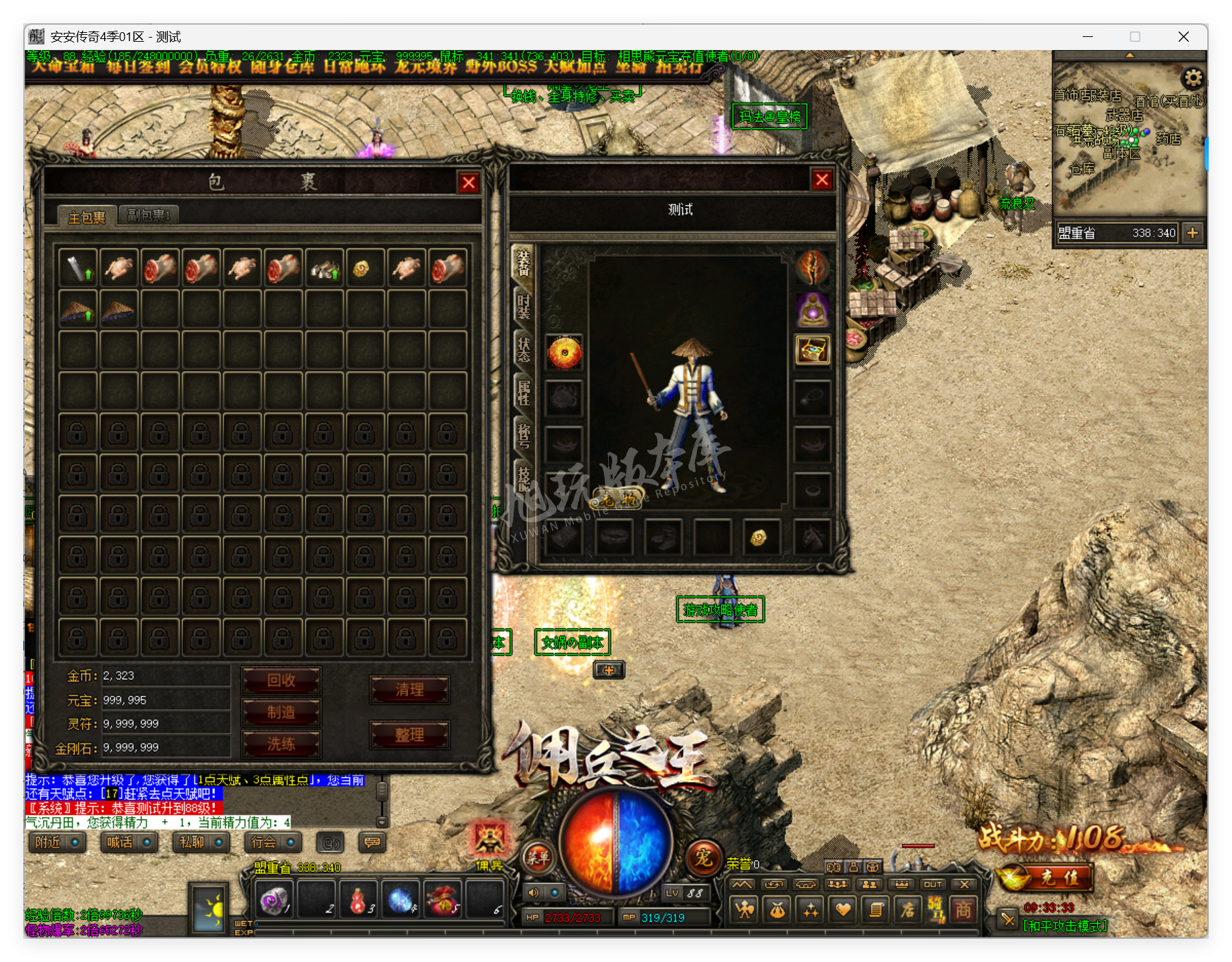Viewport: 1232px width, 962px height.
Task: Use the red gourd potion hotbar slot
Action: pos(357,900)
